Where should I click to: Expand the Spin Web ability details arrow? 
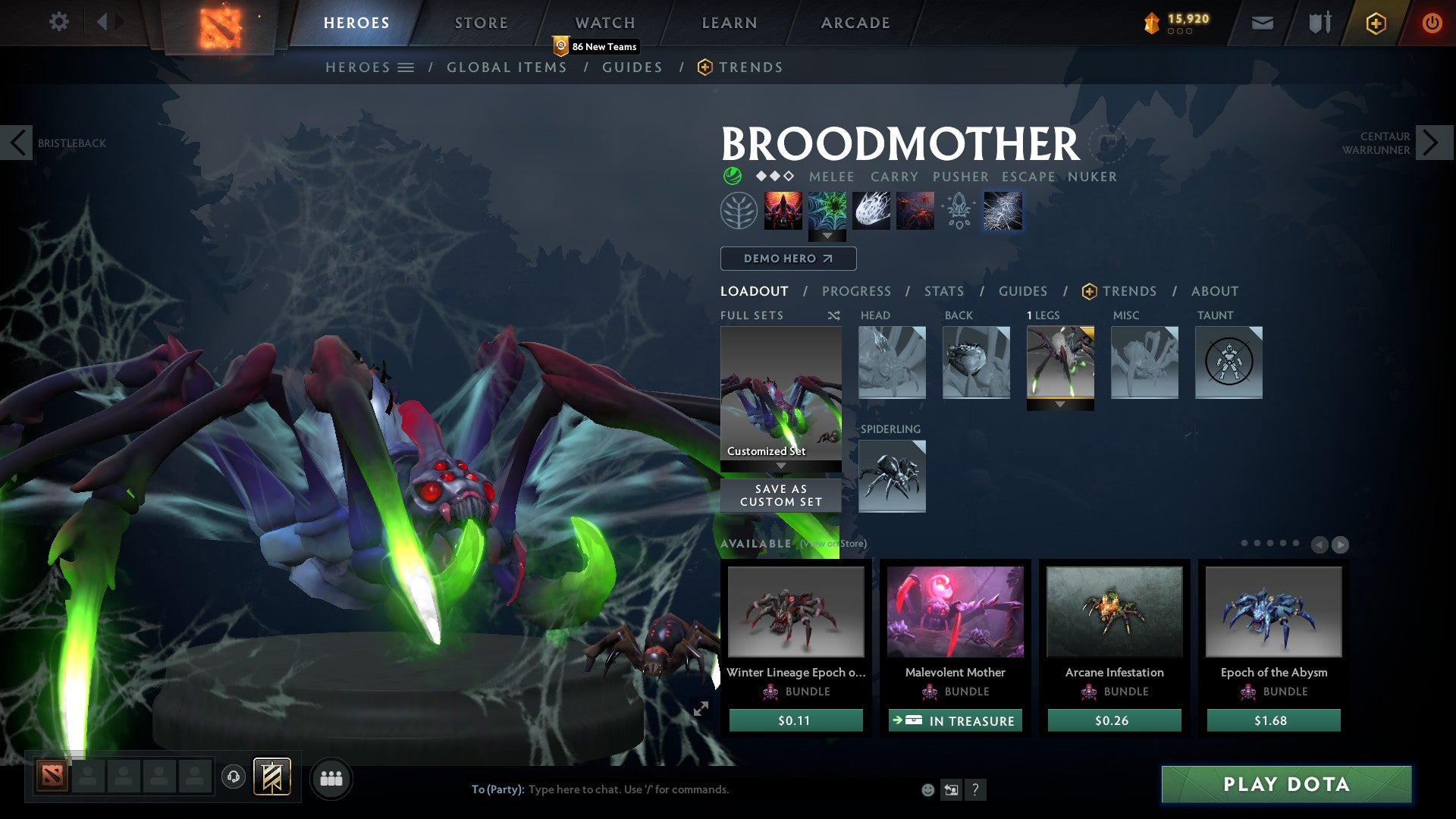click(x=827, y=237)
